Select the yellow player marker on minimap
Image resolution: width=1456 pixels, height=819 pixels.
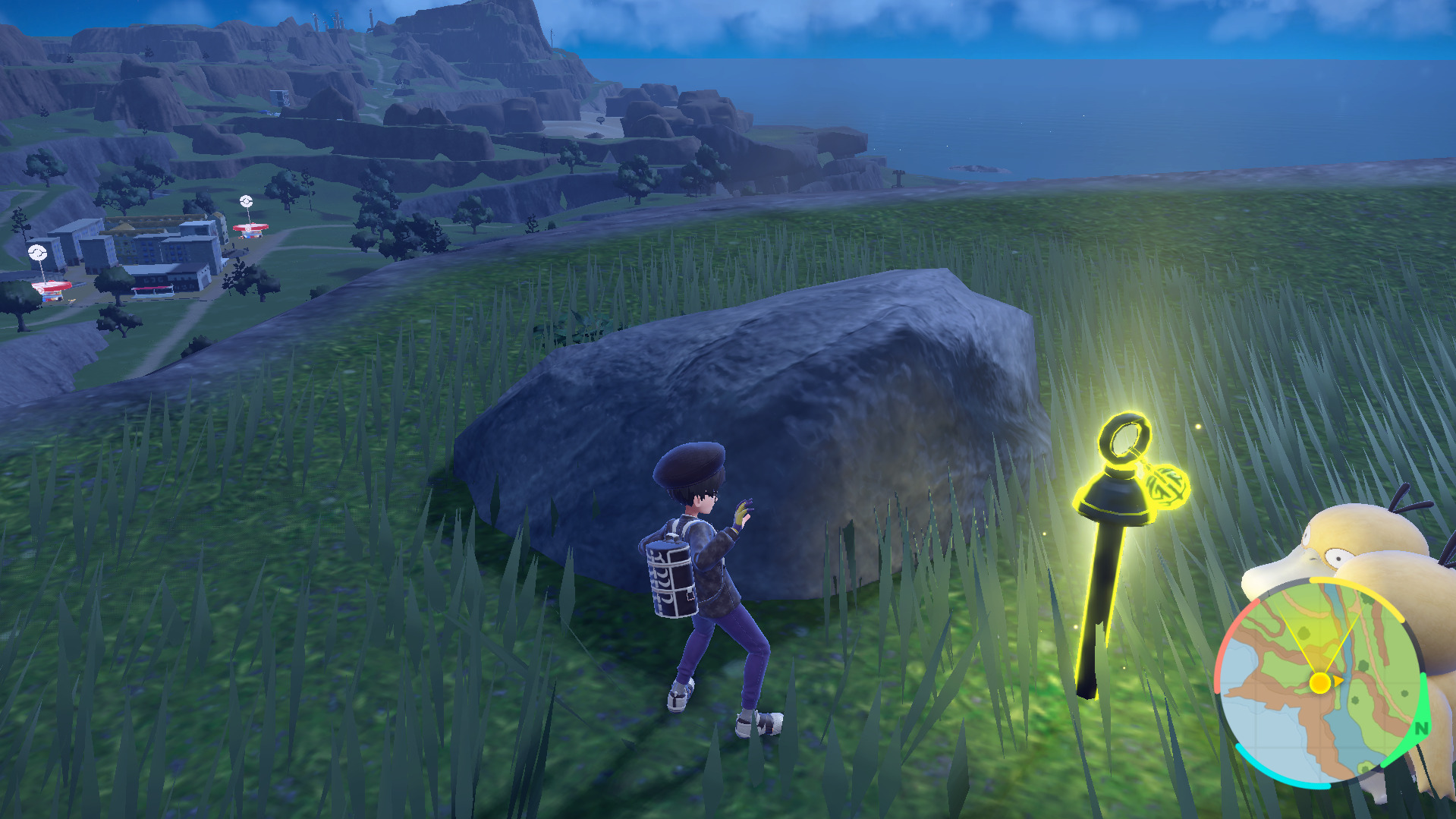coord(1320,682)
